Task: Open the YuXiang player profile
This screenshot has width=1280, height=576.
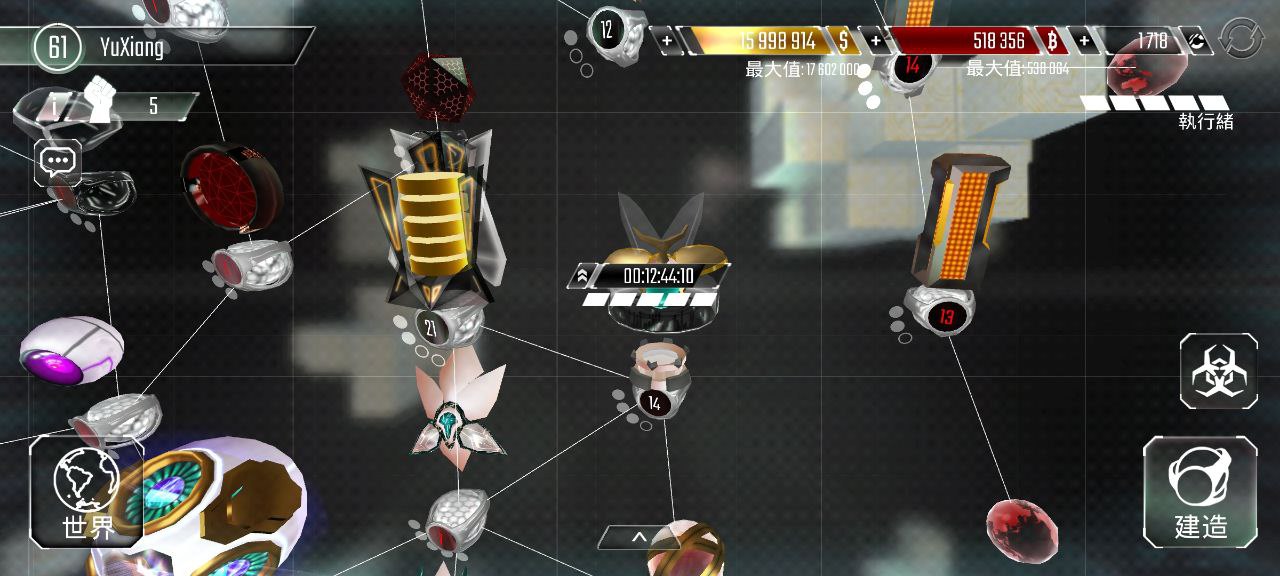Action: [130, 47]
